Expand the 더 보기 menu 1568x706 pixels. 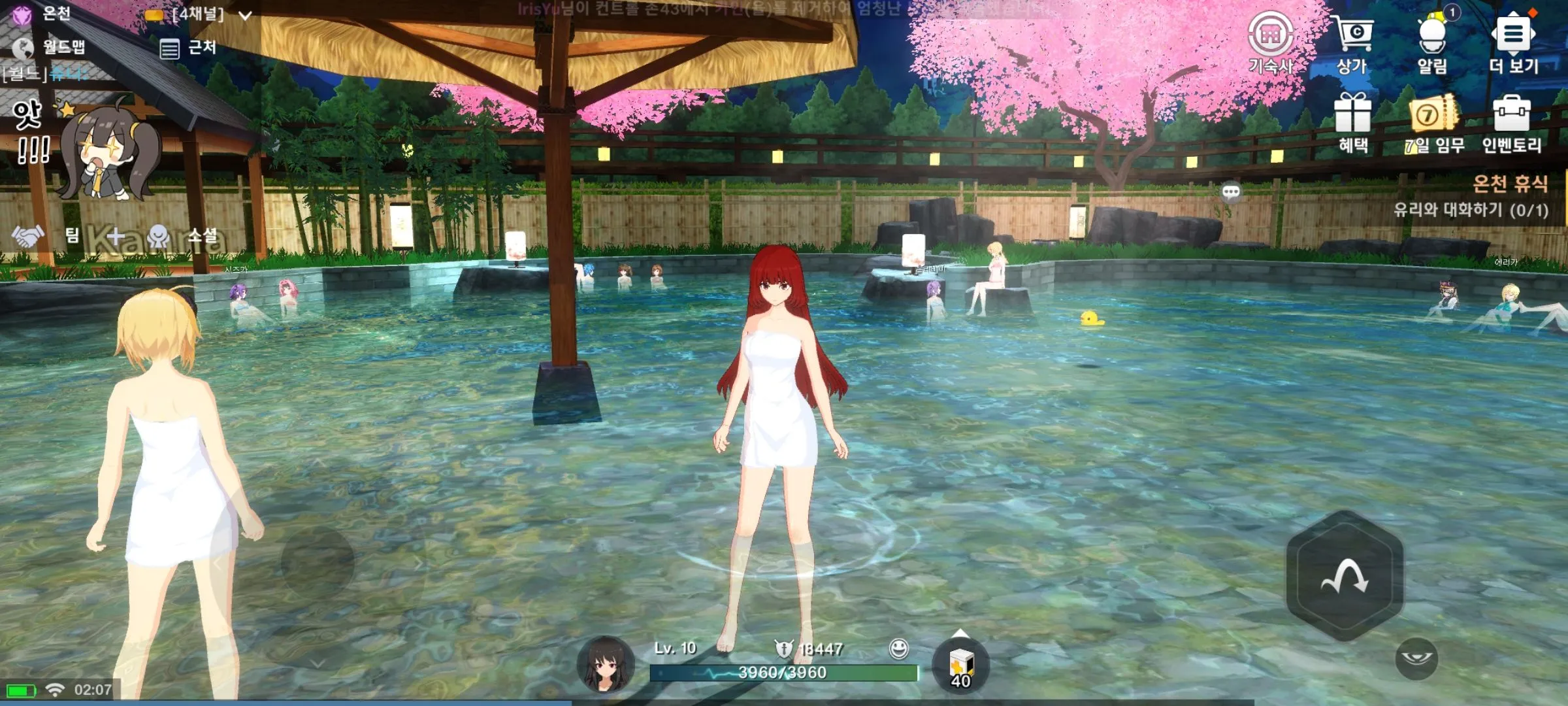tap(1513, 40)
